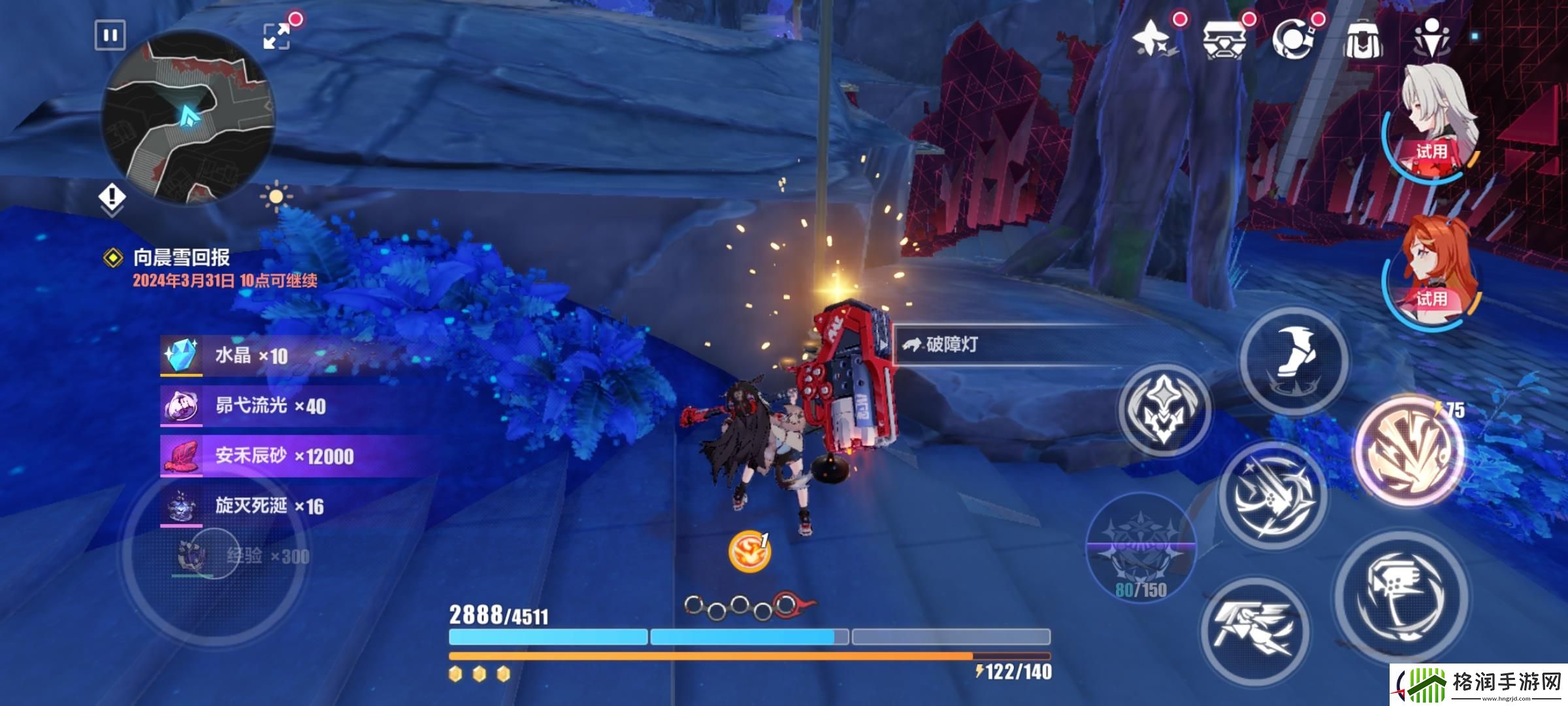Toggle the expand arrows icon beside minimap

coord(276,36)
